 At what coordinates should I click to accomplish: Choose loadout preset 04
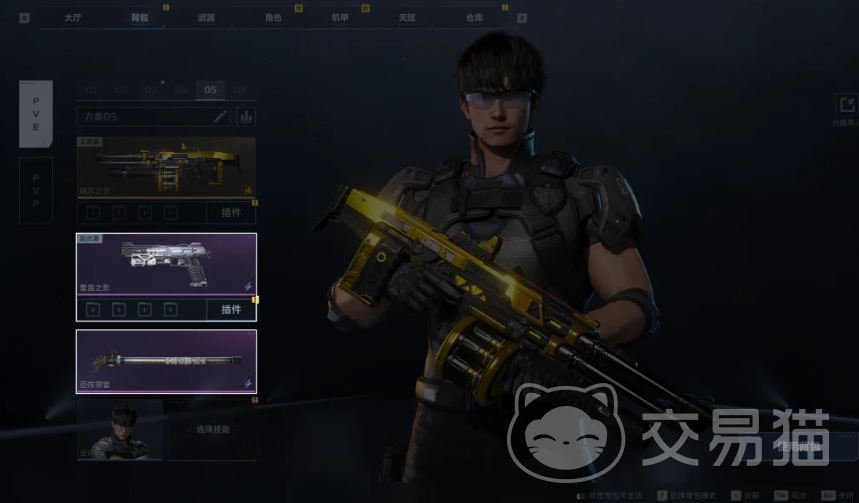pos(181,90)
